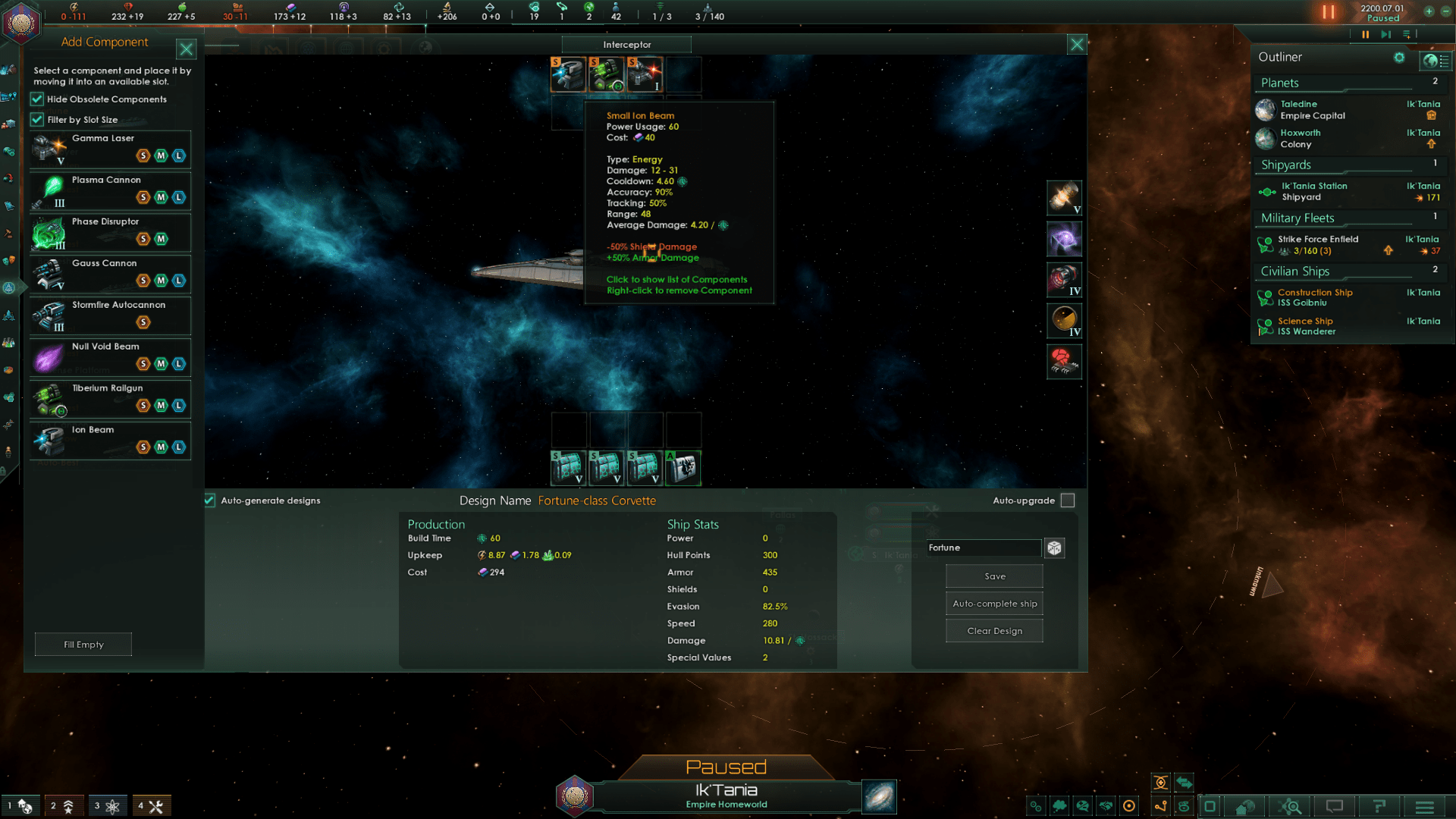Choose the Plasma Cannon component

click(x=110, y=190)
